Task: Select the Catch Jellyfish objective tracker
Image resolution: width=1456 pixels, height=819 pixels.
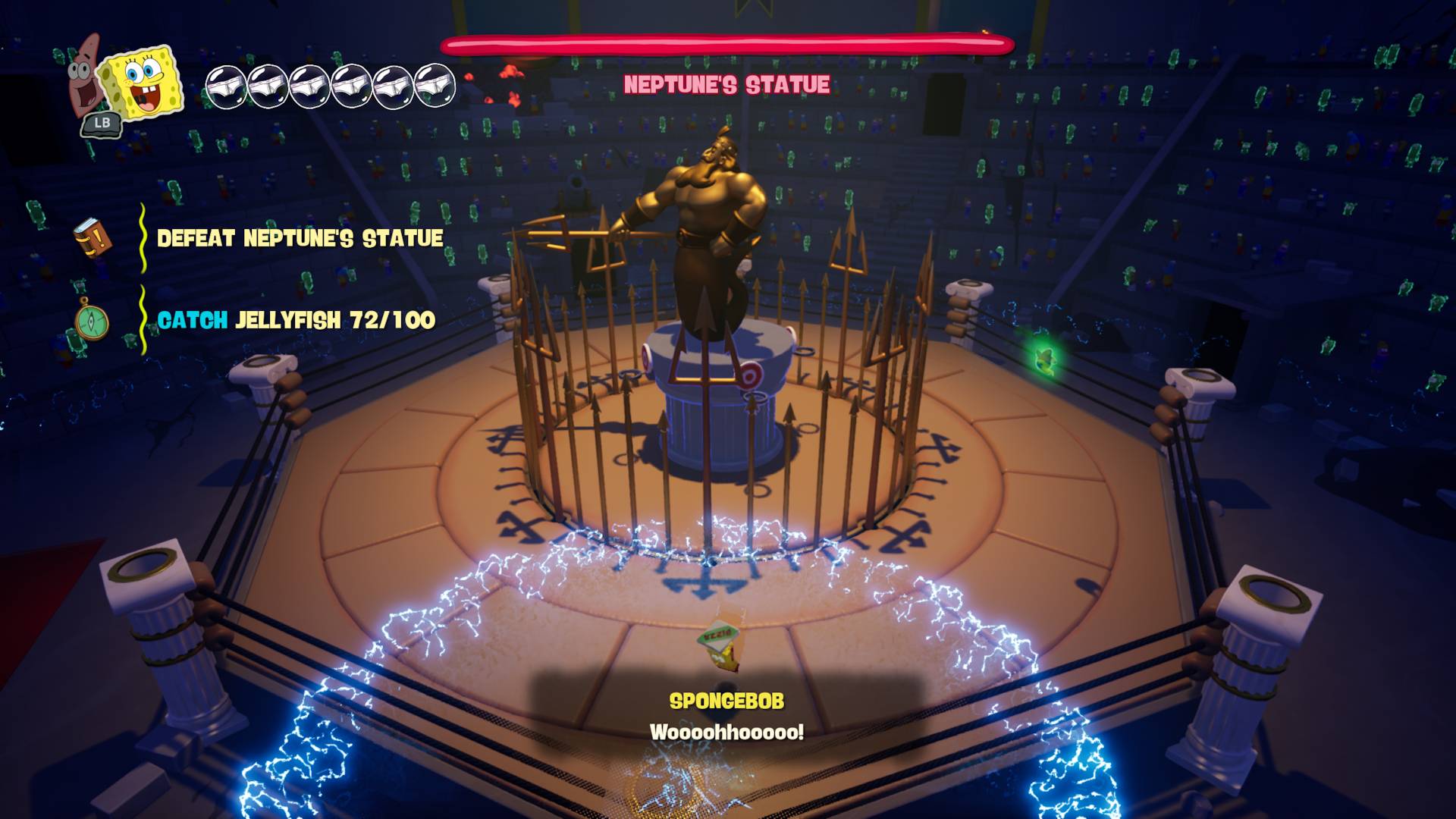Action: (296, 321)
